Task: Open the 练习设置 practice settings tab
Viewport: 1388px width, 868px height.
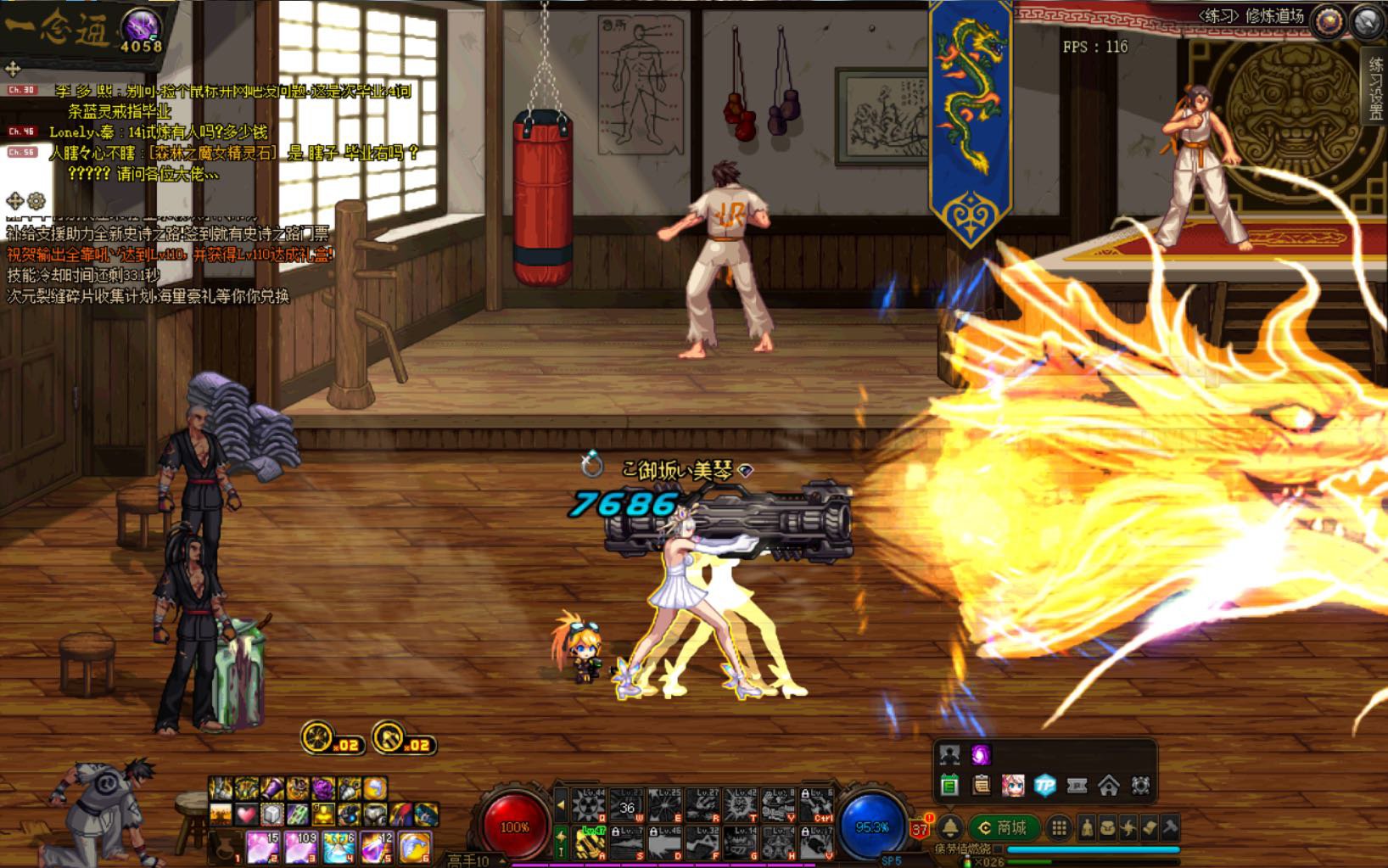Action: [x=1375, y=89]
